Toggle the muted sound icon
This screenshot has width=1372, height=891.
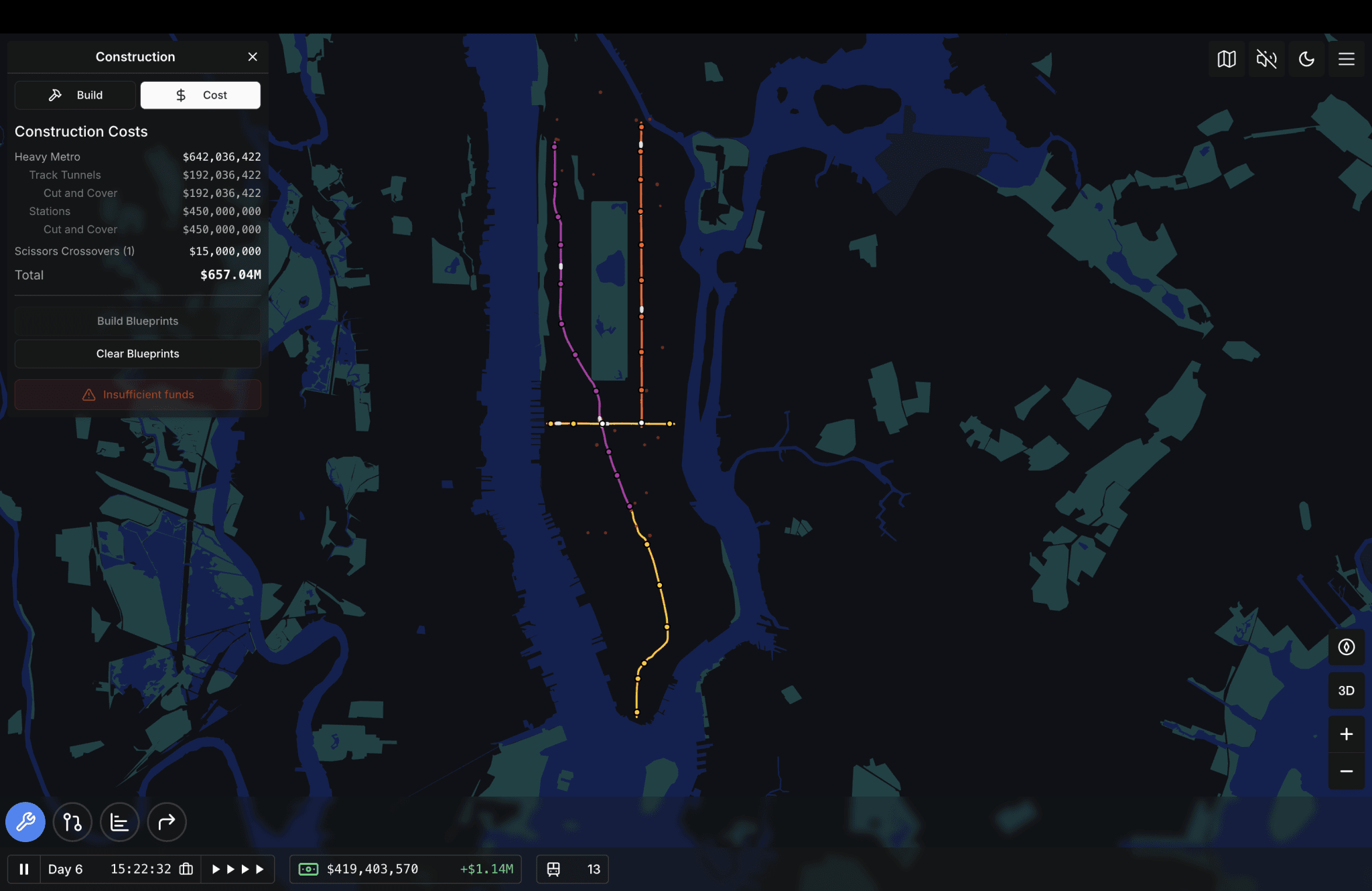point(1266,59)
